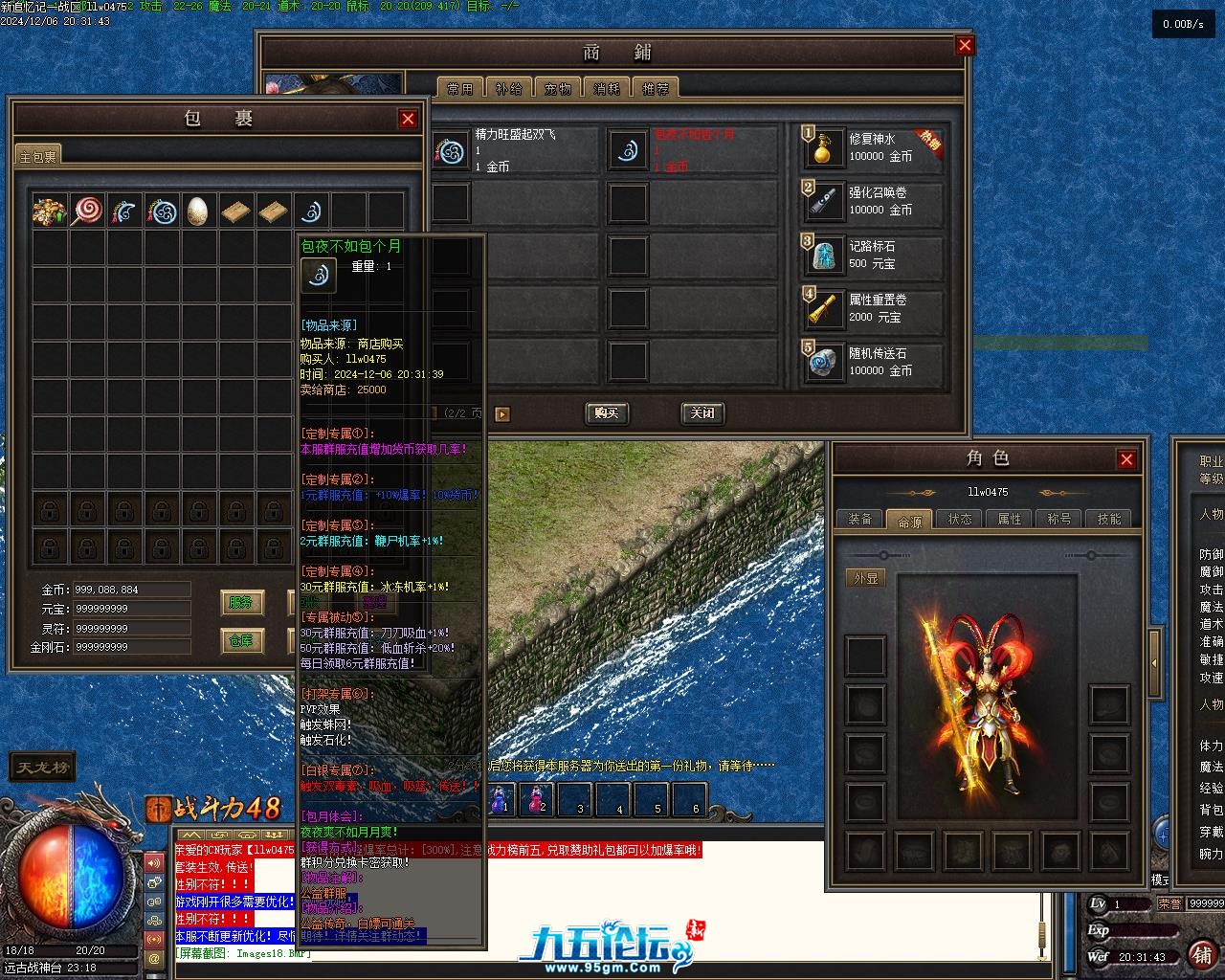Open the 宠物 shop category
This screenshot has height=980, width=1225.
tap(558, 88)
